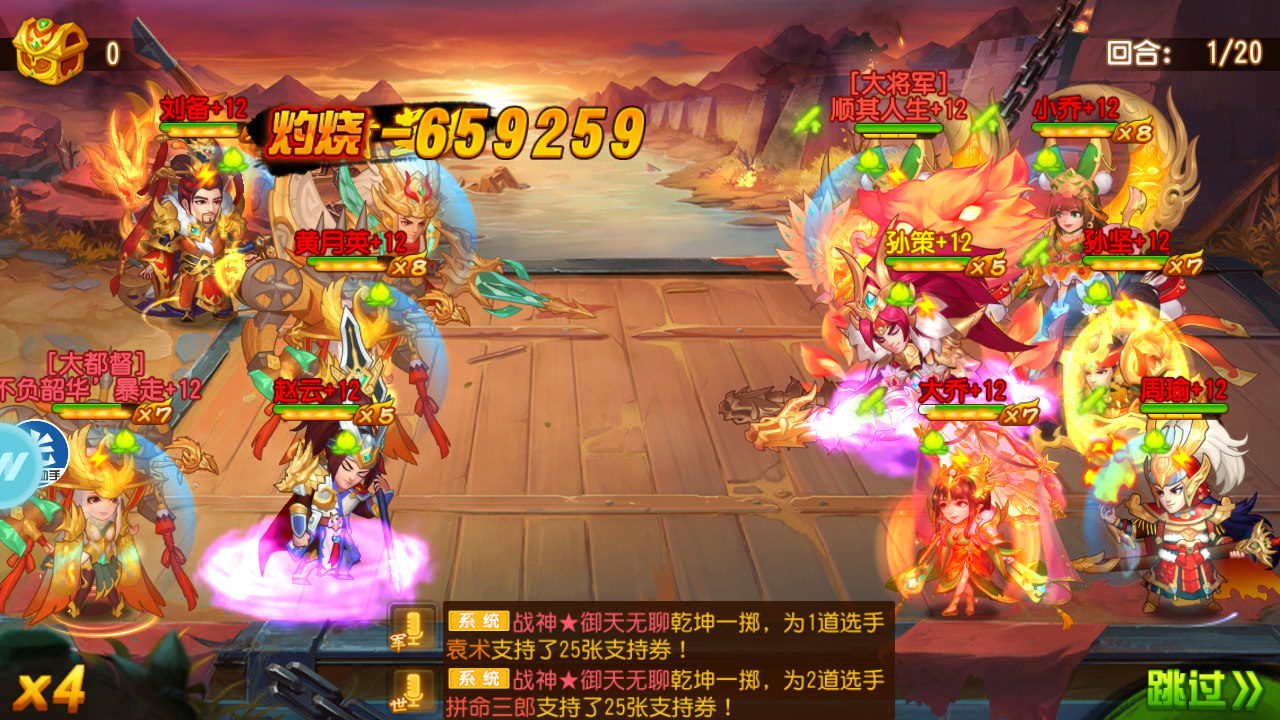Skip the battle with 跳过 button
Screen dimensions: 1280x720
[1203, 689]
